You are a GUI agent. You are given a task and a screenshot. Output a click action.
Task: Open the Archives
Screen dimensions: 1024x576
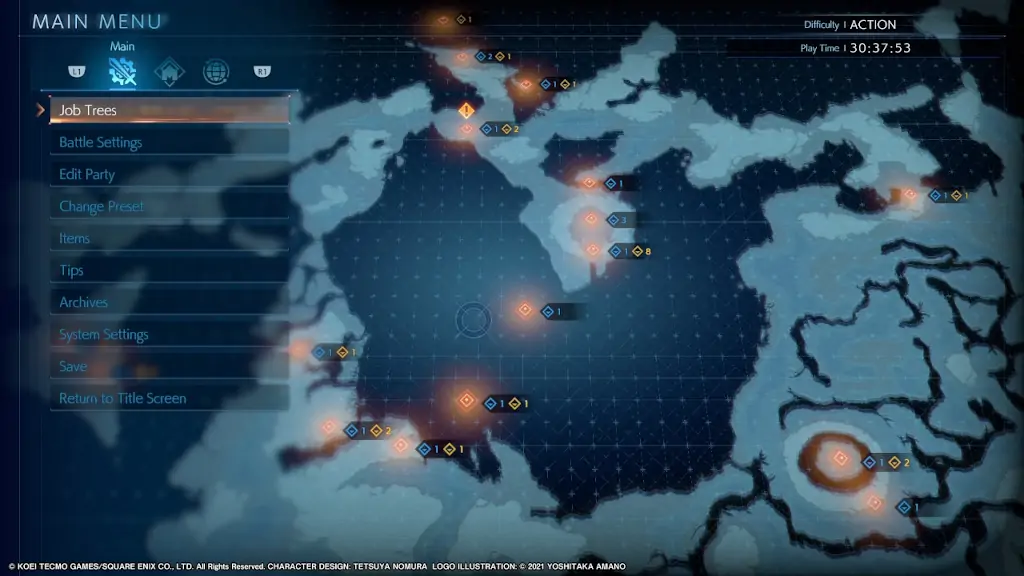tap(168, 302)
